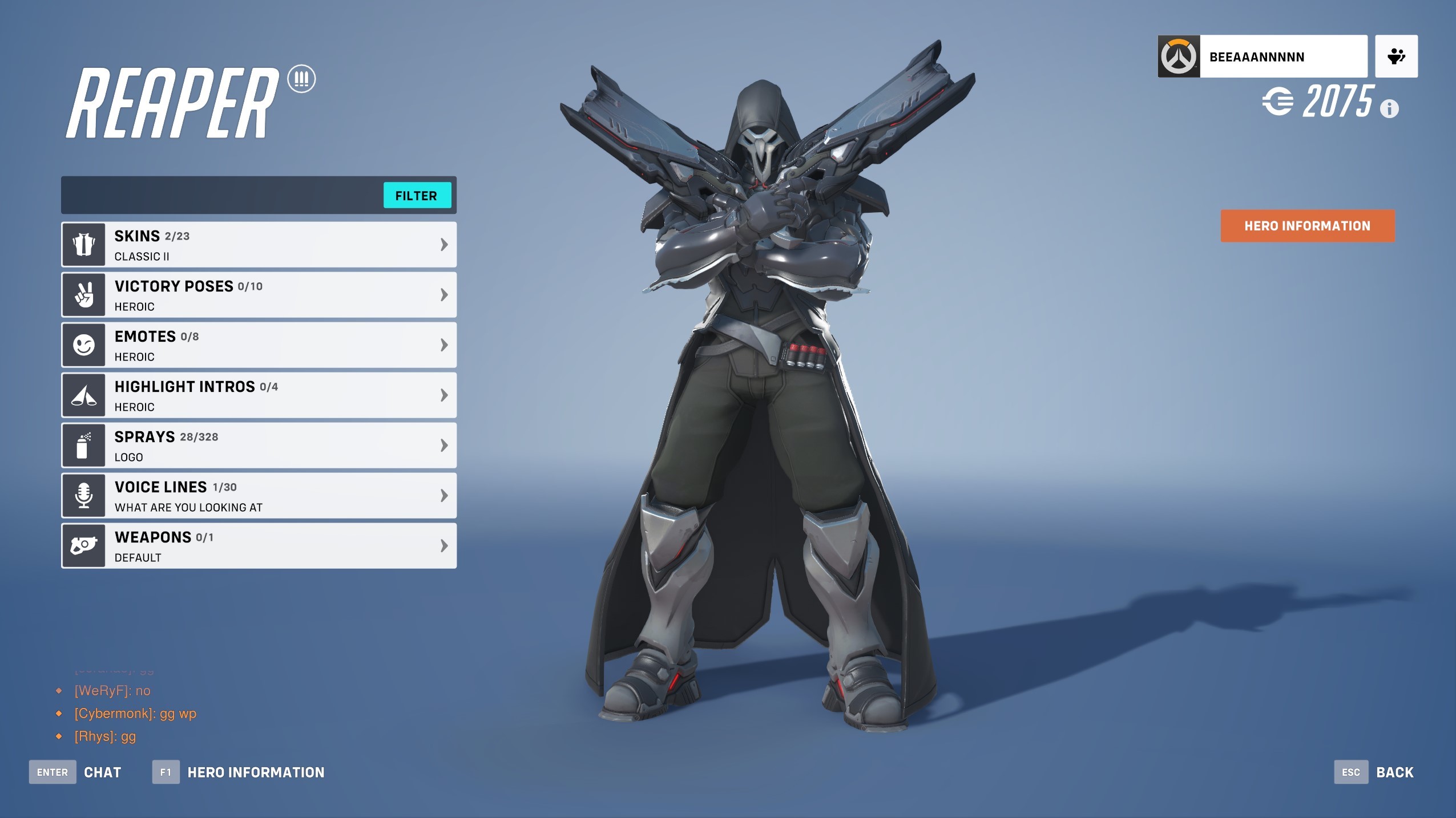
Task: Select the Sprays spray-can icon
Action: (x=83, y=445)
